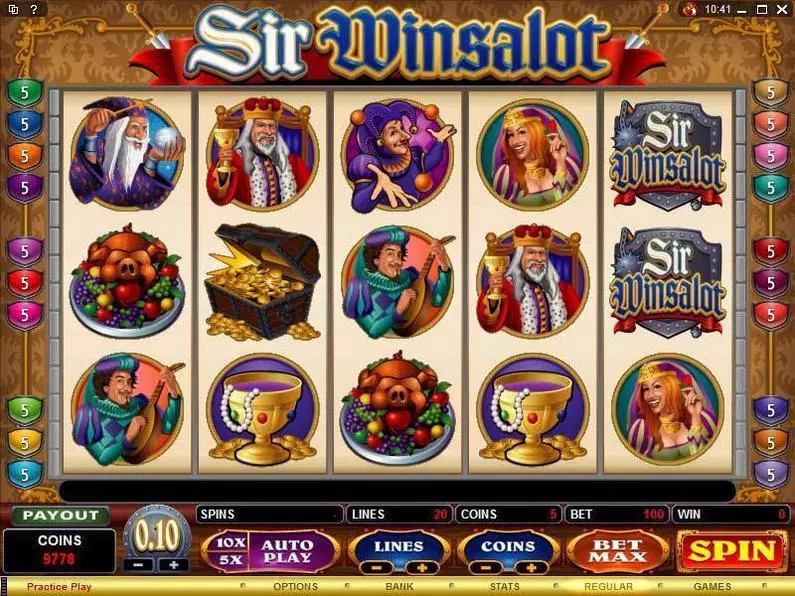This screenshot has height=596, width=795.
Task: Go to the Bank
Action: click(x=399, y=587)
